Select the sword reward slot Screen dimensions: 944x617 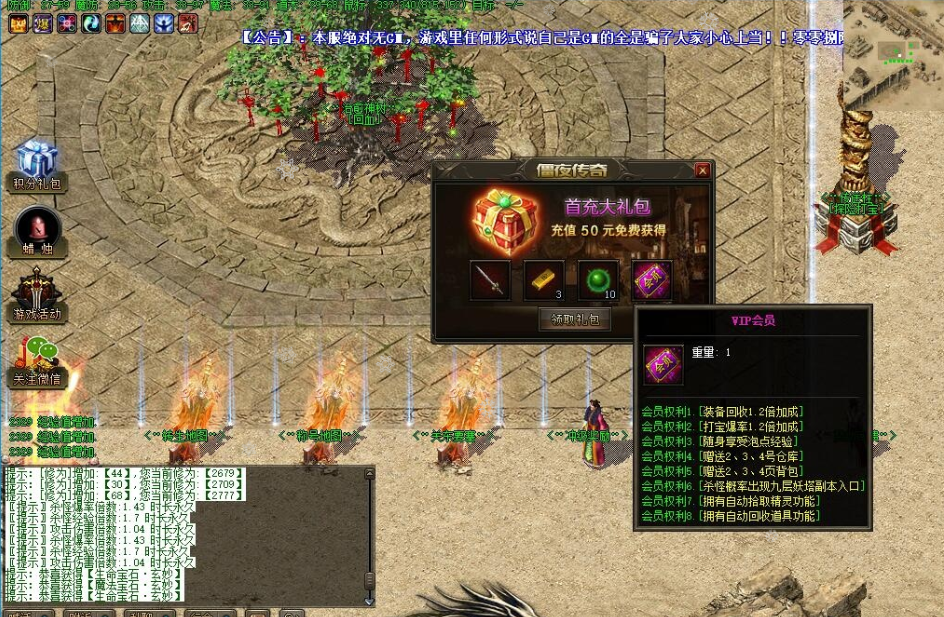[490, 280]
